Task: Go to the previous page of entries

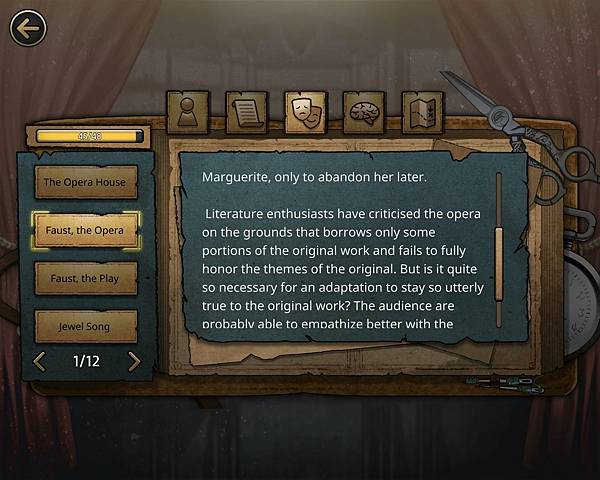Action: coord(40,361)
